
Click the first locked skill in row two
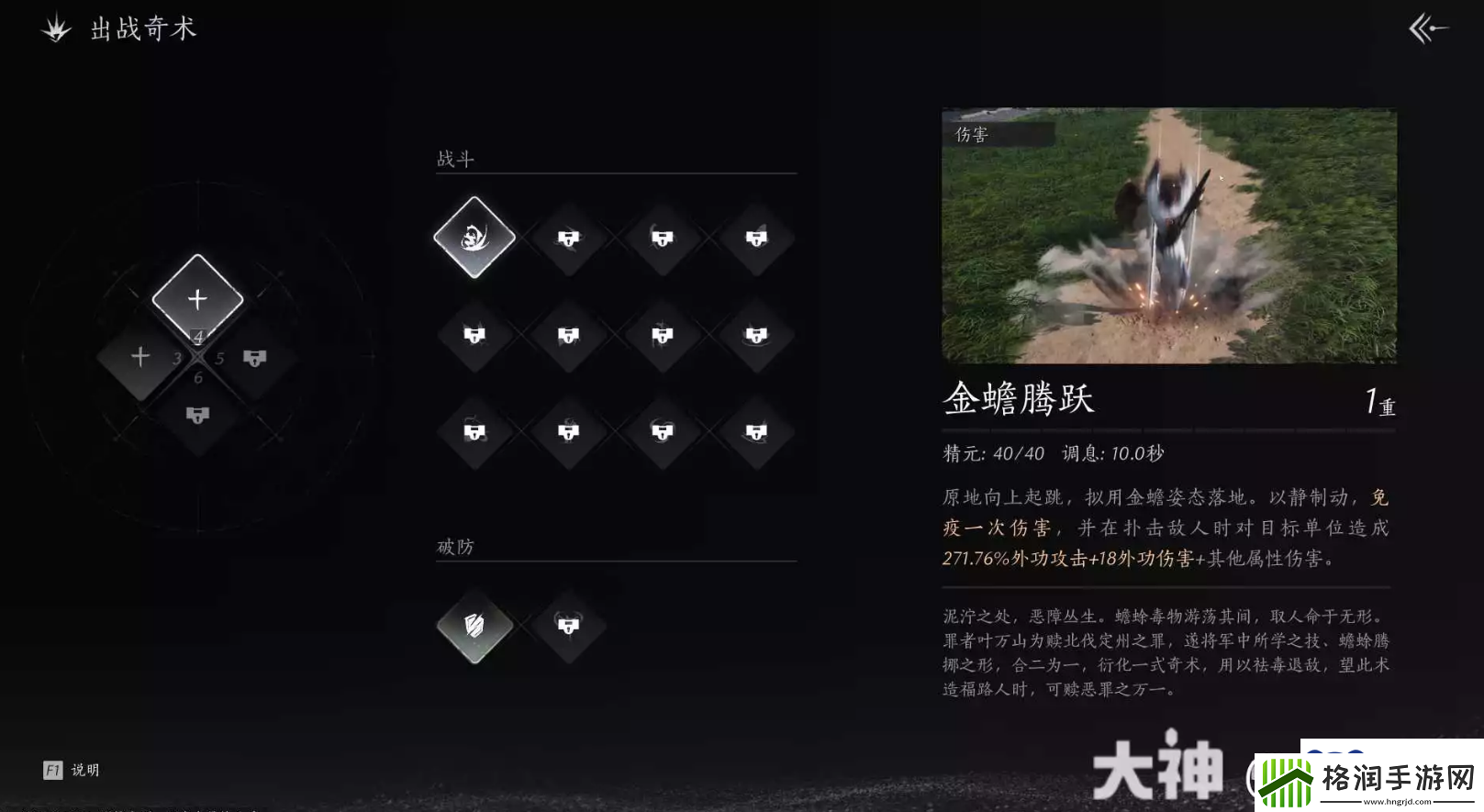(474, 335)
